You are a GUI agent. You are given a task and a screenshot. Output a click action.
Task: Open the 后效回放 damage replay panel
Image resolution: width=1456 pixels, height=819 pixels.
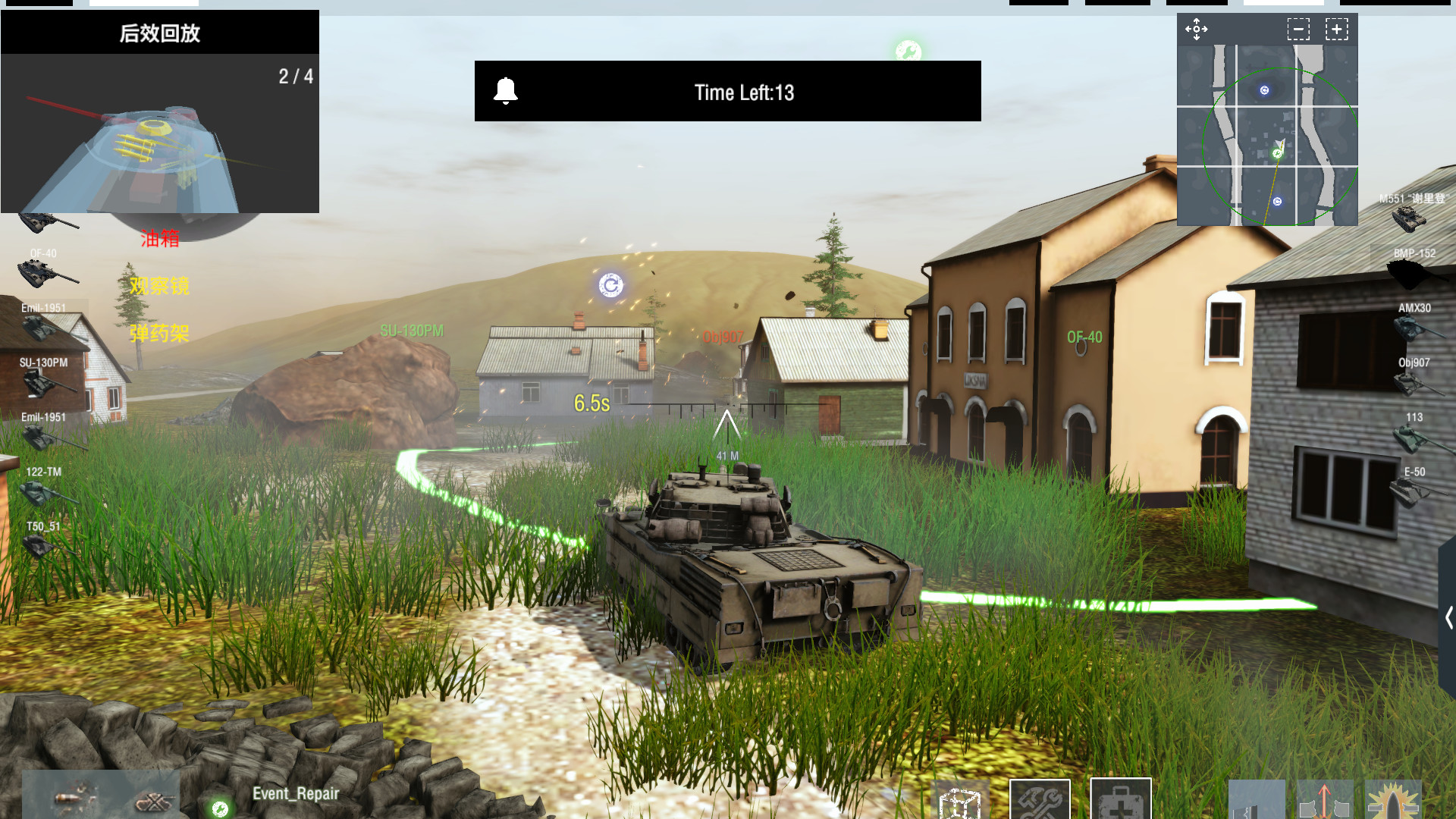coord(160,33)
